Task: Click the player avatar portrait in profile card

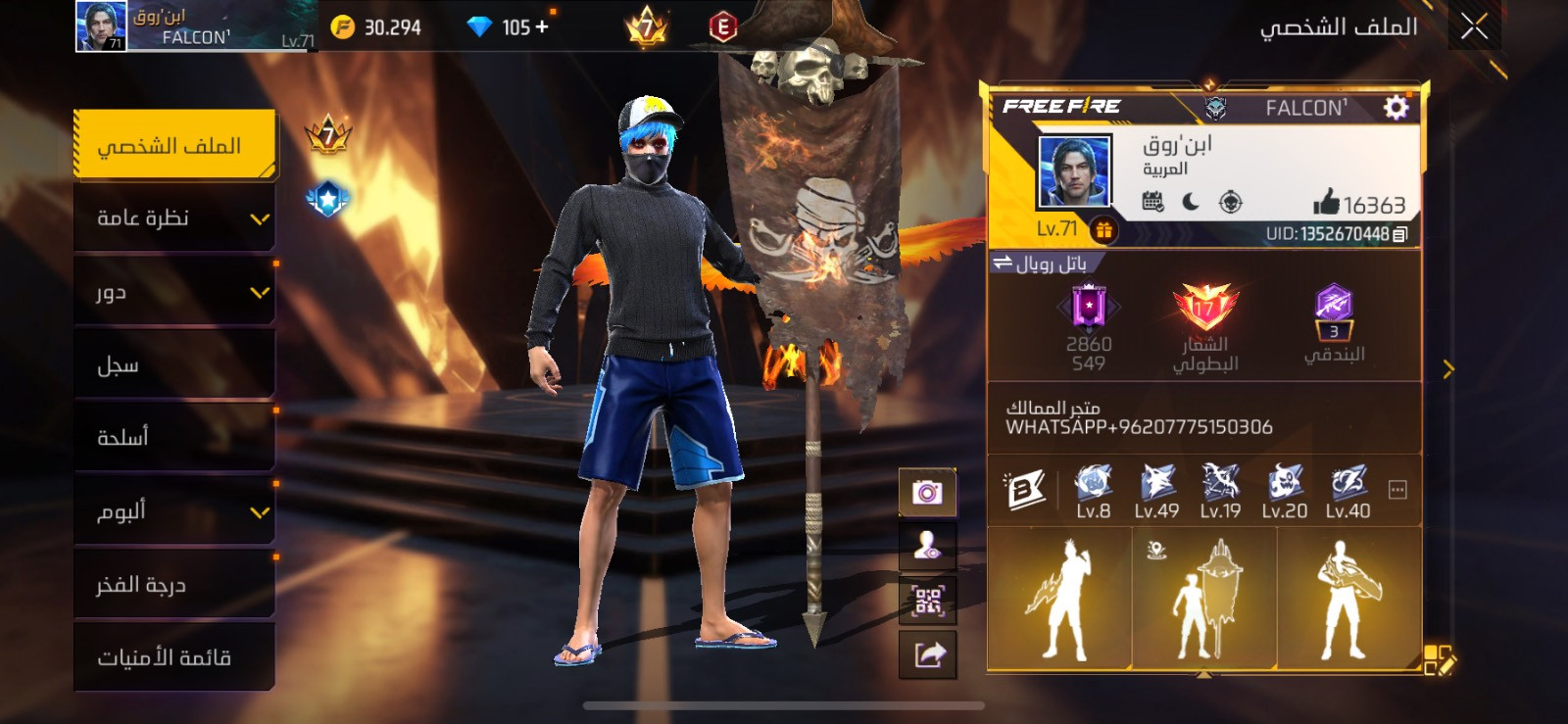Action: pyautogui.click(x=1074, y=171)
